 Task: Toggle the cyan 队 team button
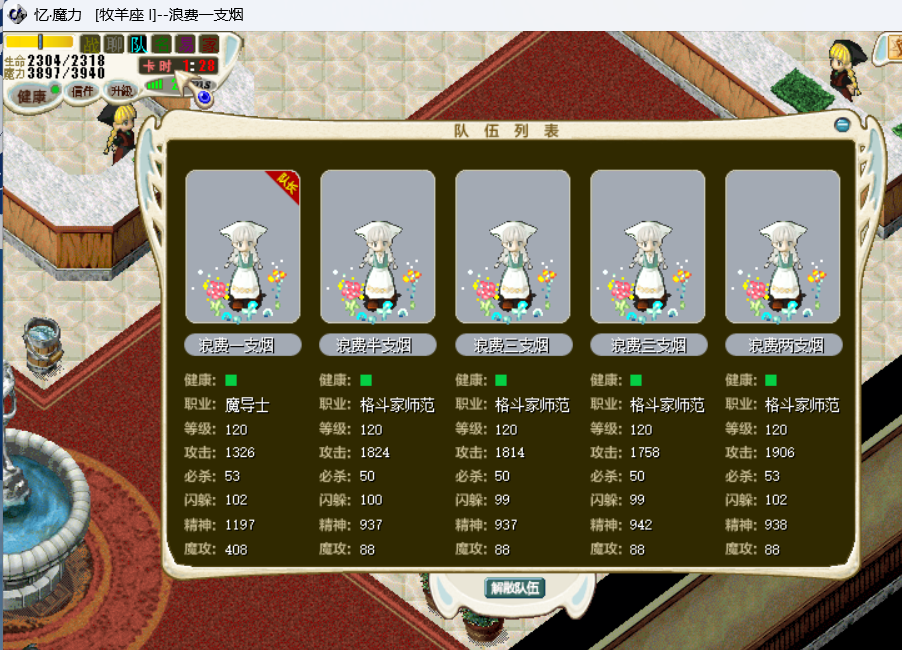coord(138,44)
